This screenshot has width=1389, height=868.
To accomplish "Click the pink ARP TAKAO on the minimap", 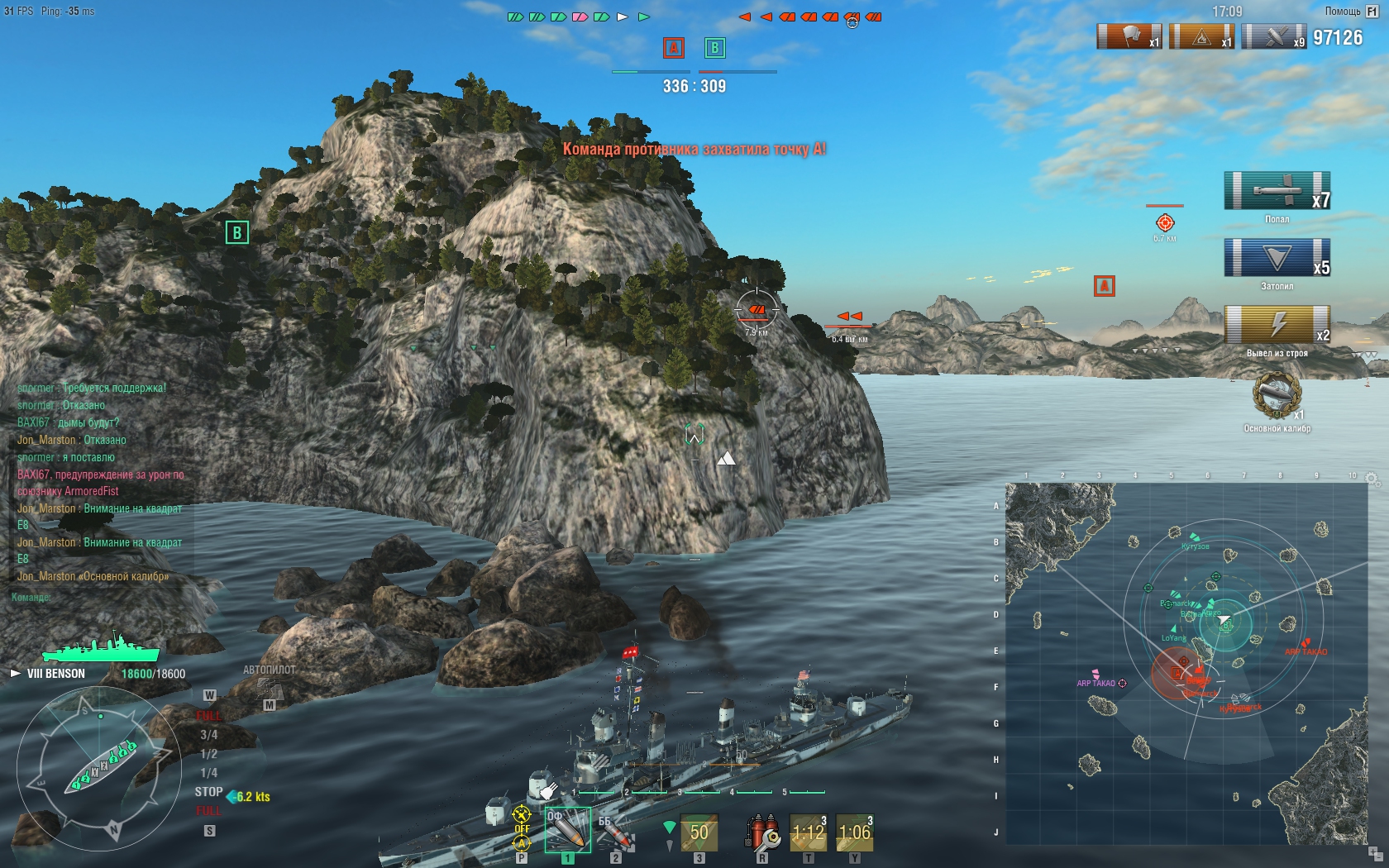I will pyautogui.click(x=1096, y=675).
